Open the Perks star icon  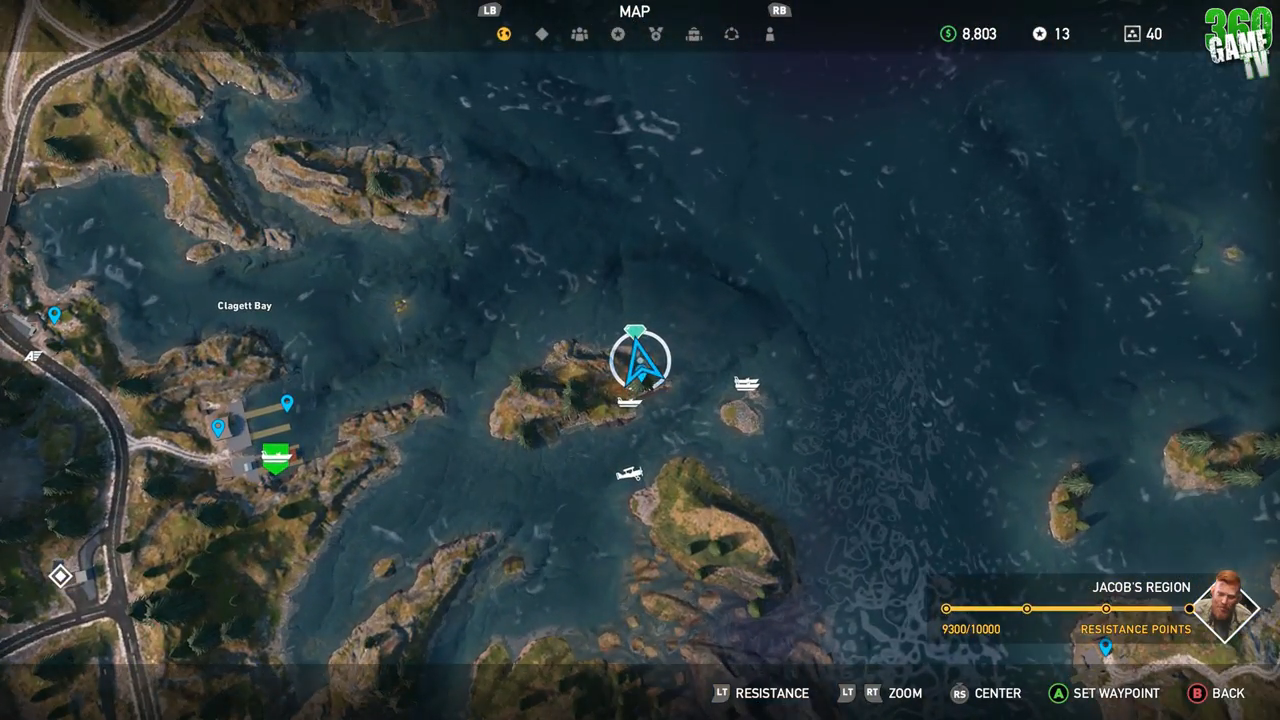pyautogui.click(x=617, y=33)
